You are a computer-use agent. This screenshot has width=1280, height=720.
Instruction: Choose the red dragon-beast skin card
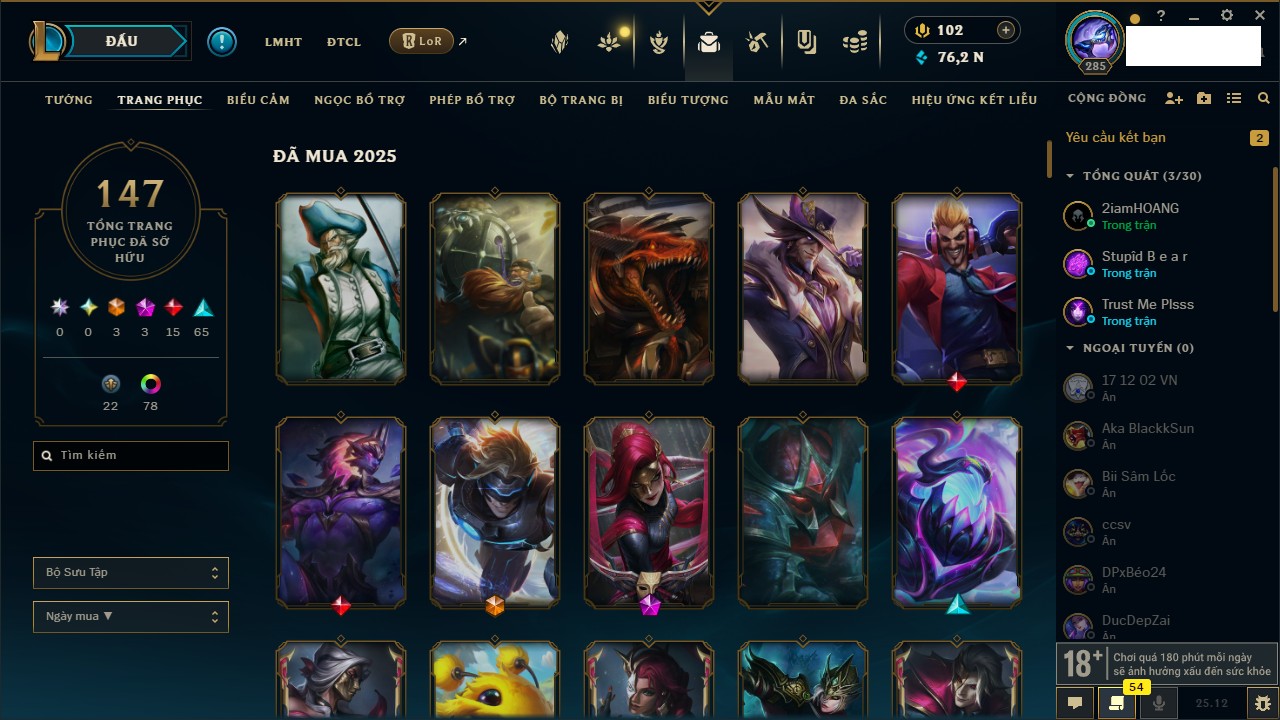[x=649, y=288]
